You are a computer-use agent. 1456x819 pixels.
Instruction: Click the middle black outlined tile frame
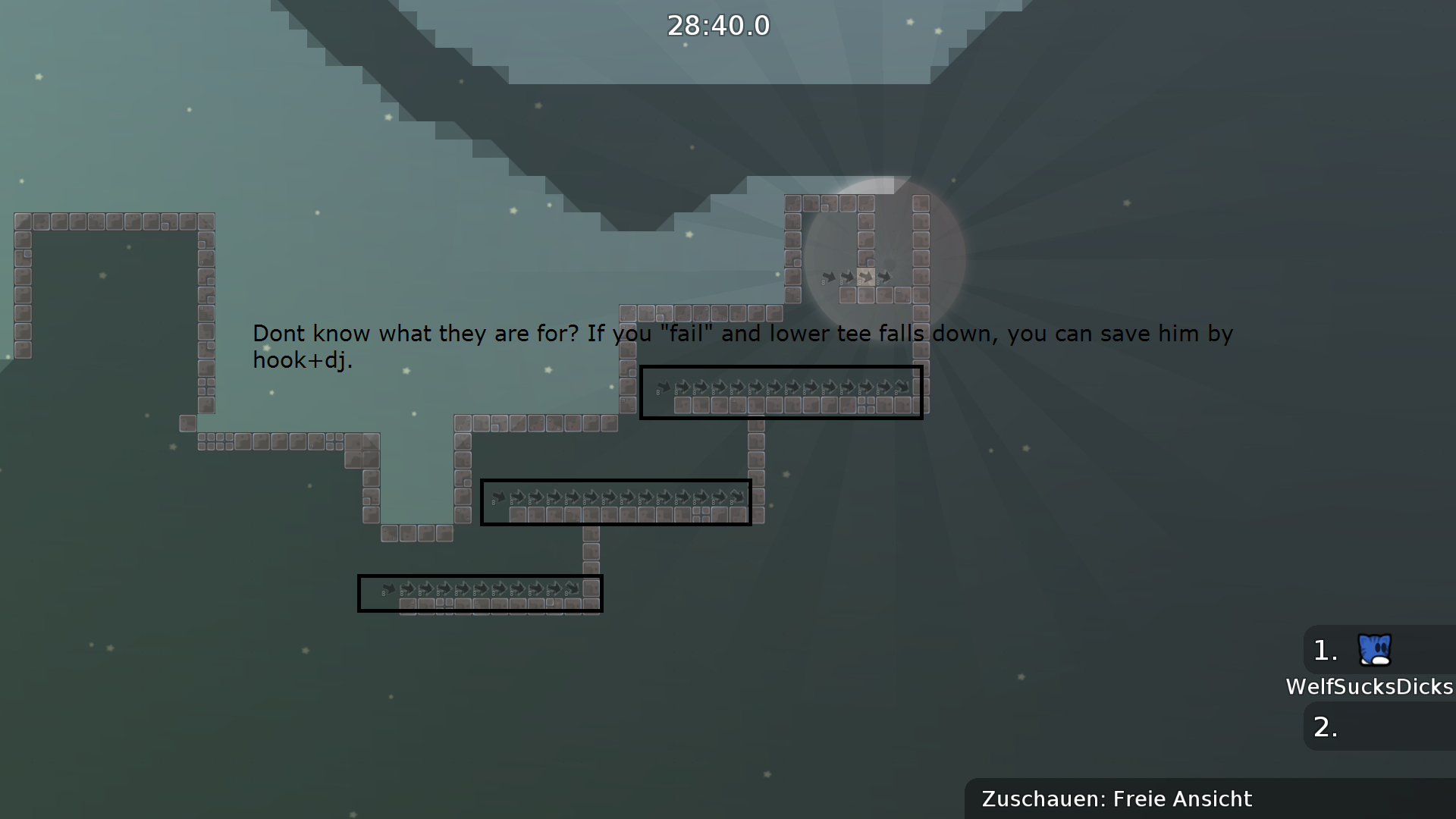click(616, 502)
